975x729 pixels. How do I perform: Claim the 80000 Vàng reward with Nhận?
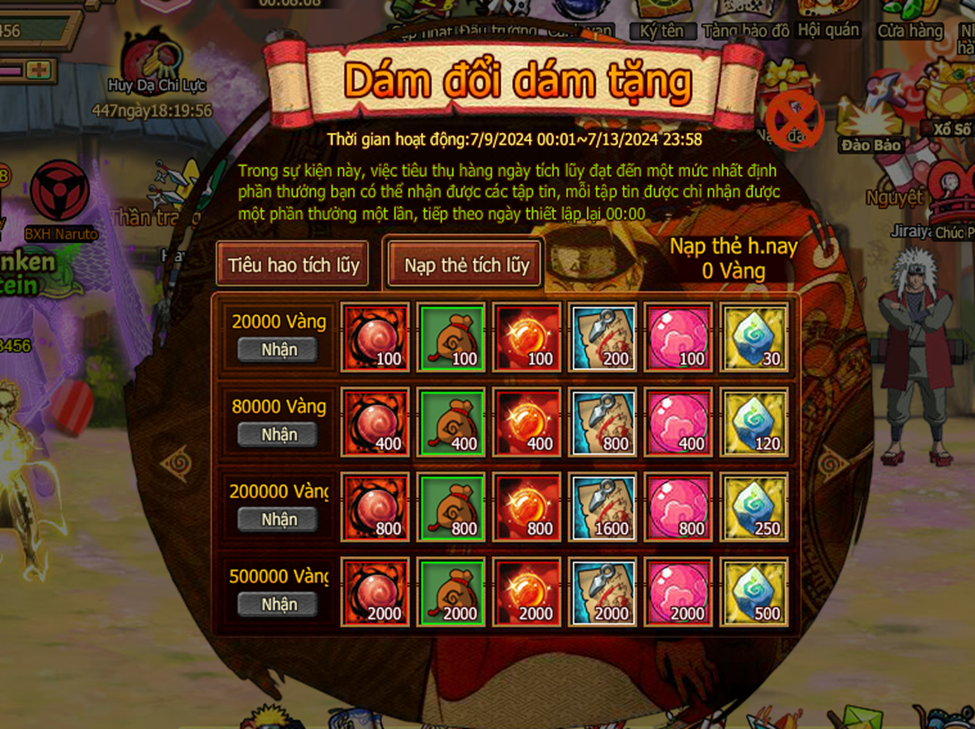pyautogui.click(x=279, y=434)
